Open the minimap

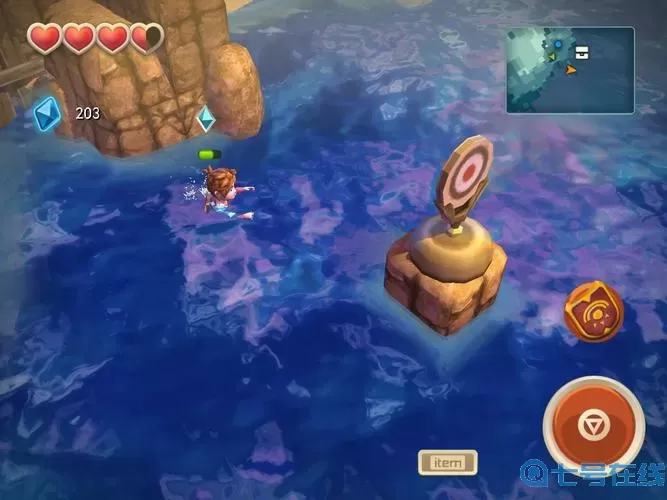[x=569, y=69]
